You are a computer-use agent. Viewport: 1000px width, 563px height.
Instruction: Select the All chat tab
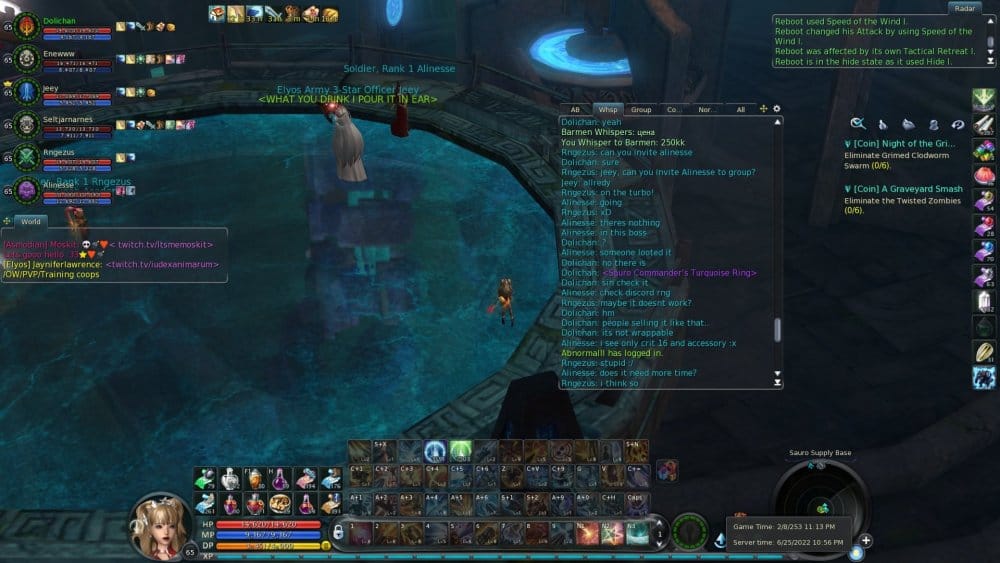pyautogui.click(x=740, y=109)
